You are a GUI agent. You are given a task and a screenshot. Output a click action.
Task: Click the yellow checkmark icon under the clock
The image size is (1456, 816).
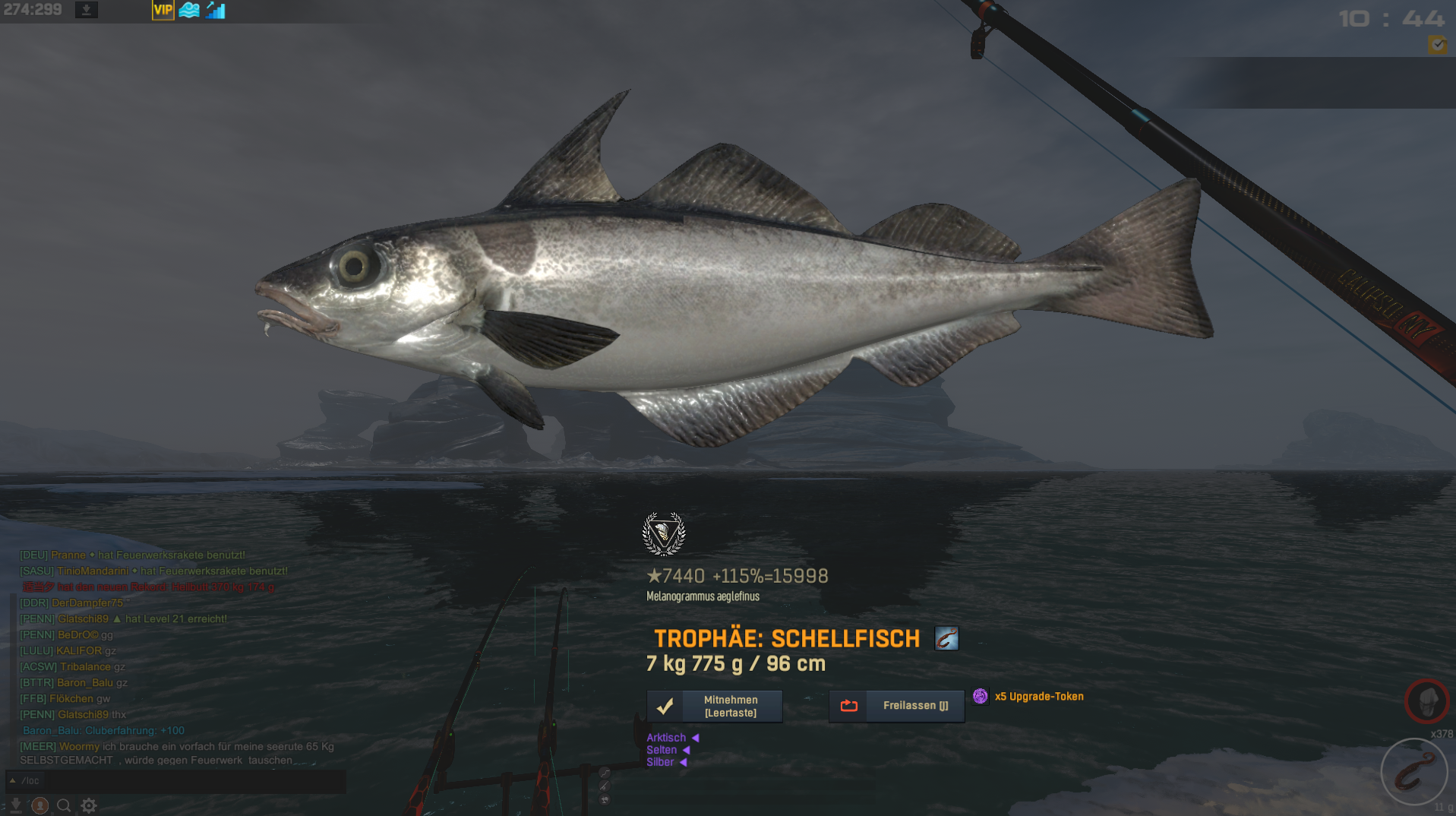1437,45
